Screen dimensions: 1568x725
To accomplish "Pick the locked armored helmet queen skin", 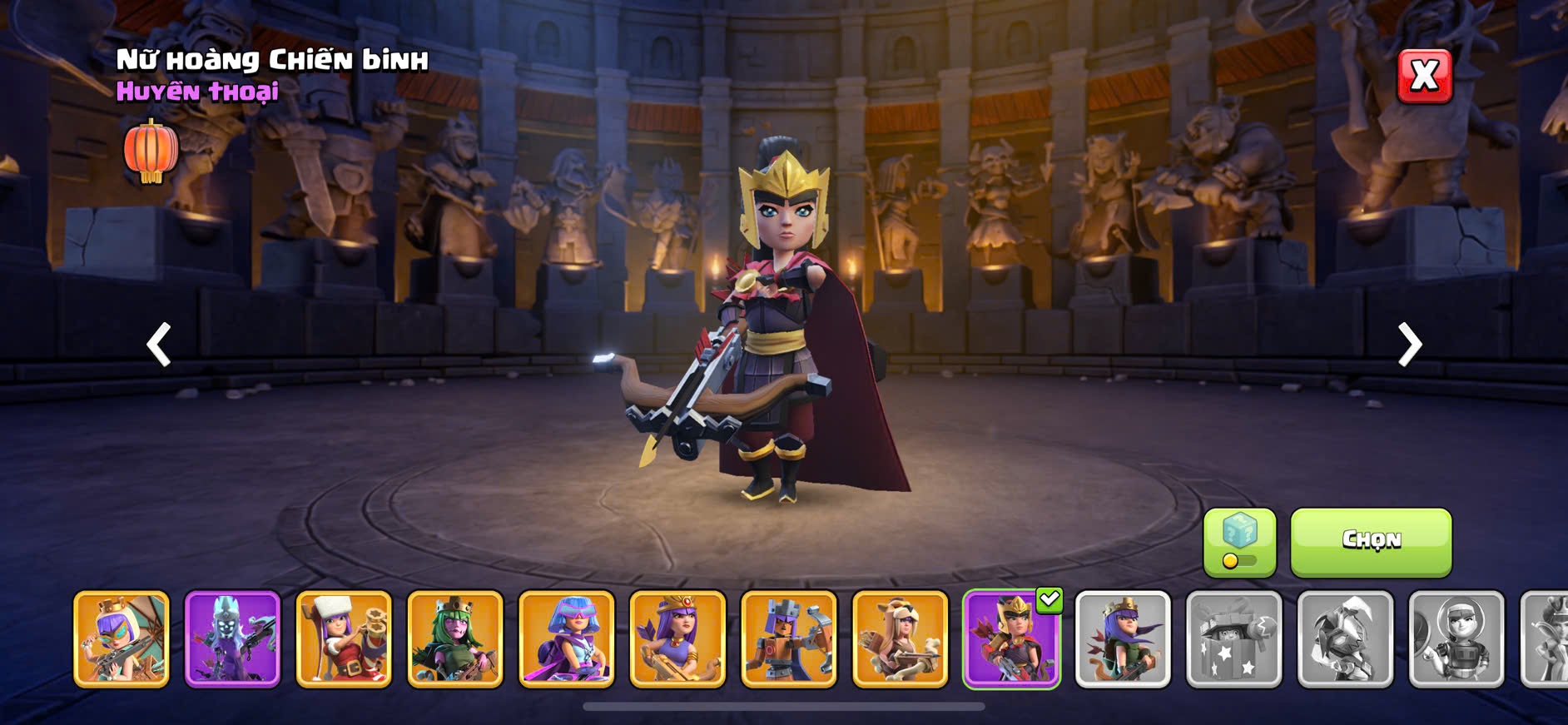I will [x=1345, y=639].
